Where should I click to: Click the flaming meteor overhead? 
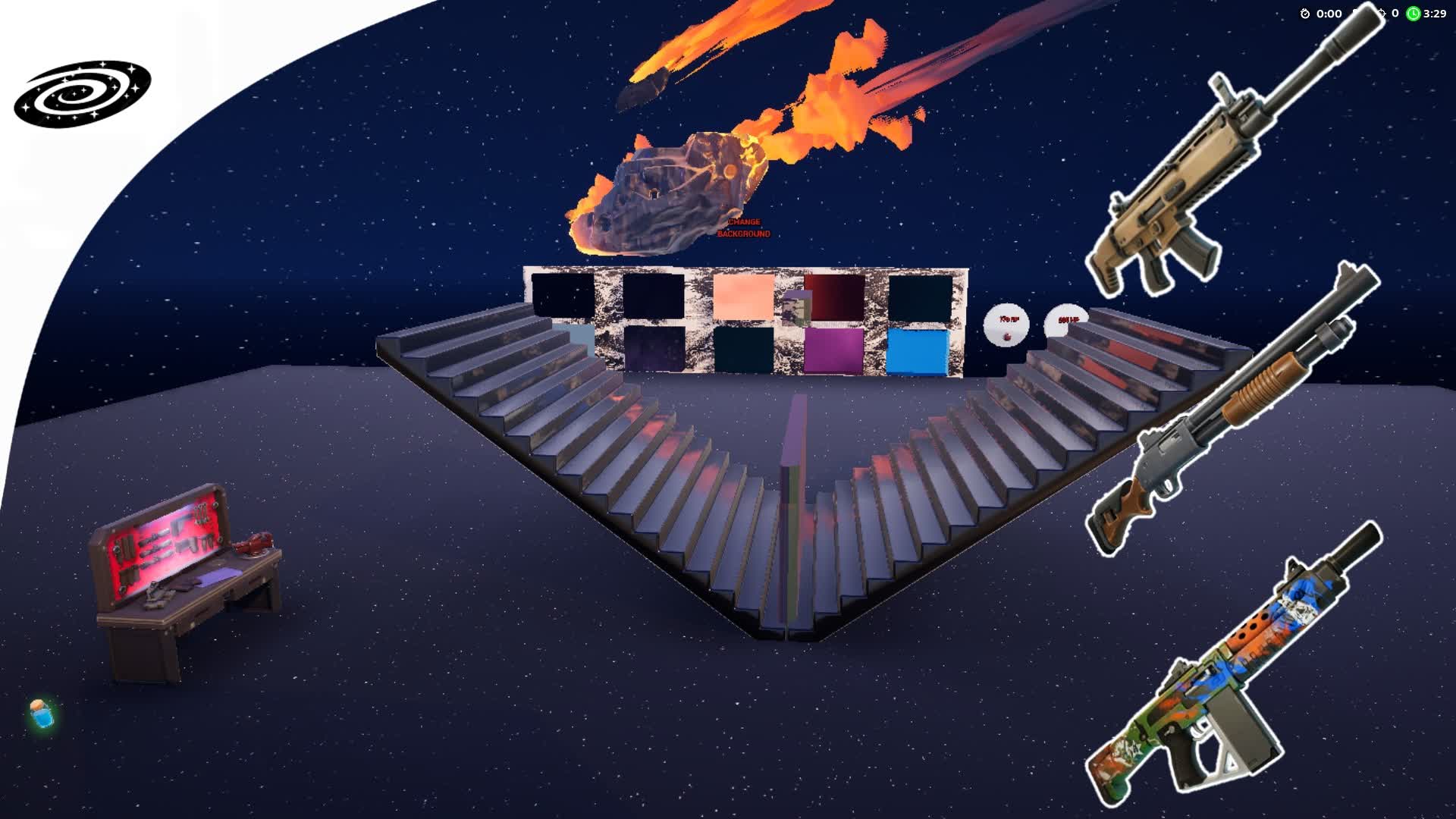coord(675,190)
